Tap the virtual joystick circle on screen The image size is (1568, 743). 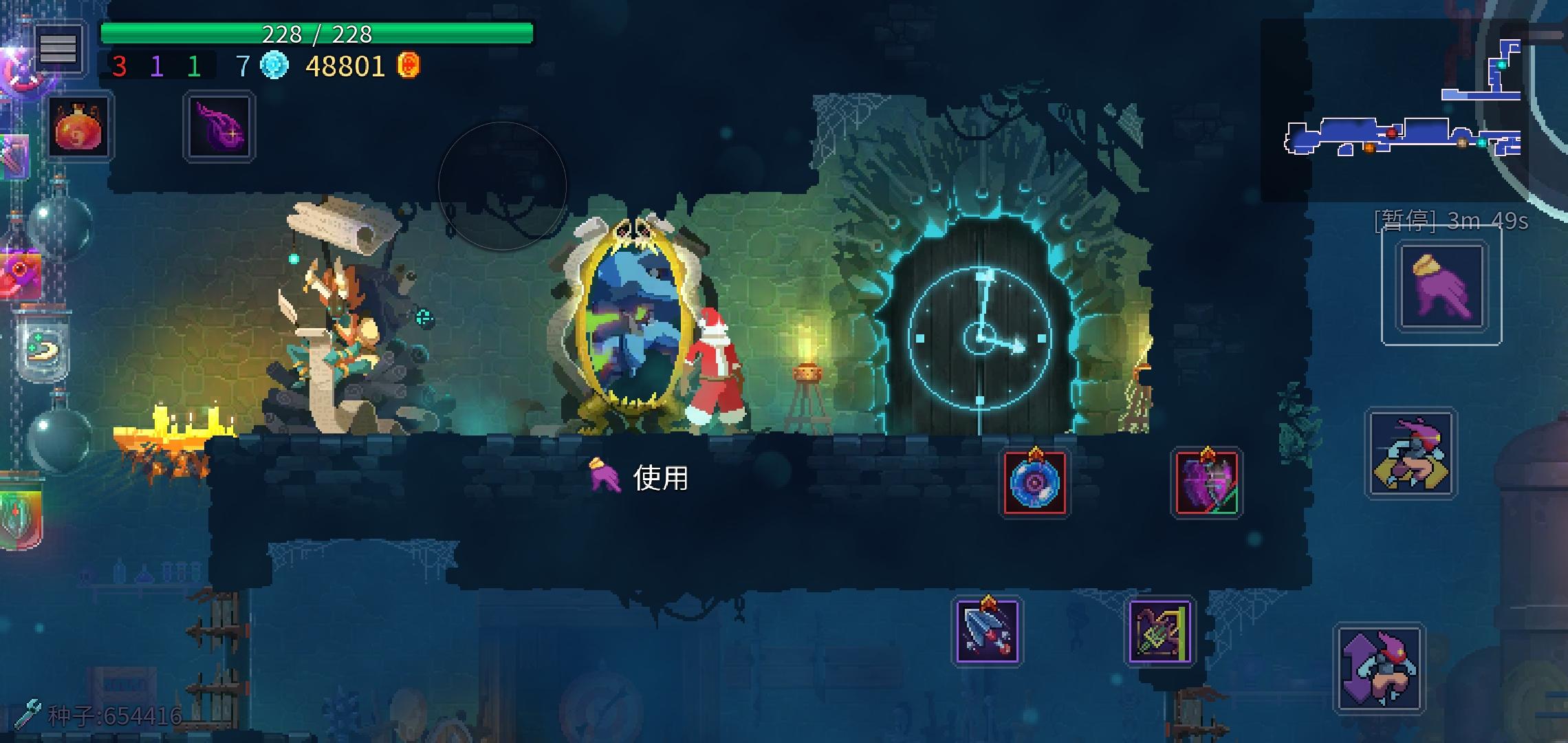pyautogui.click(x=503, y=186)
